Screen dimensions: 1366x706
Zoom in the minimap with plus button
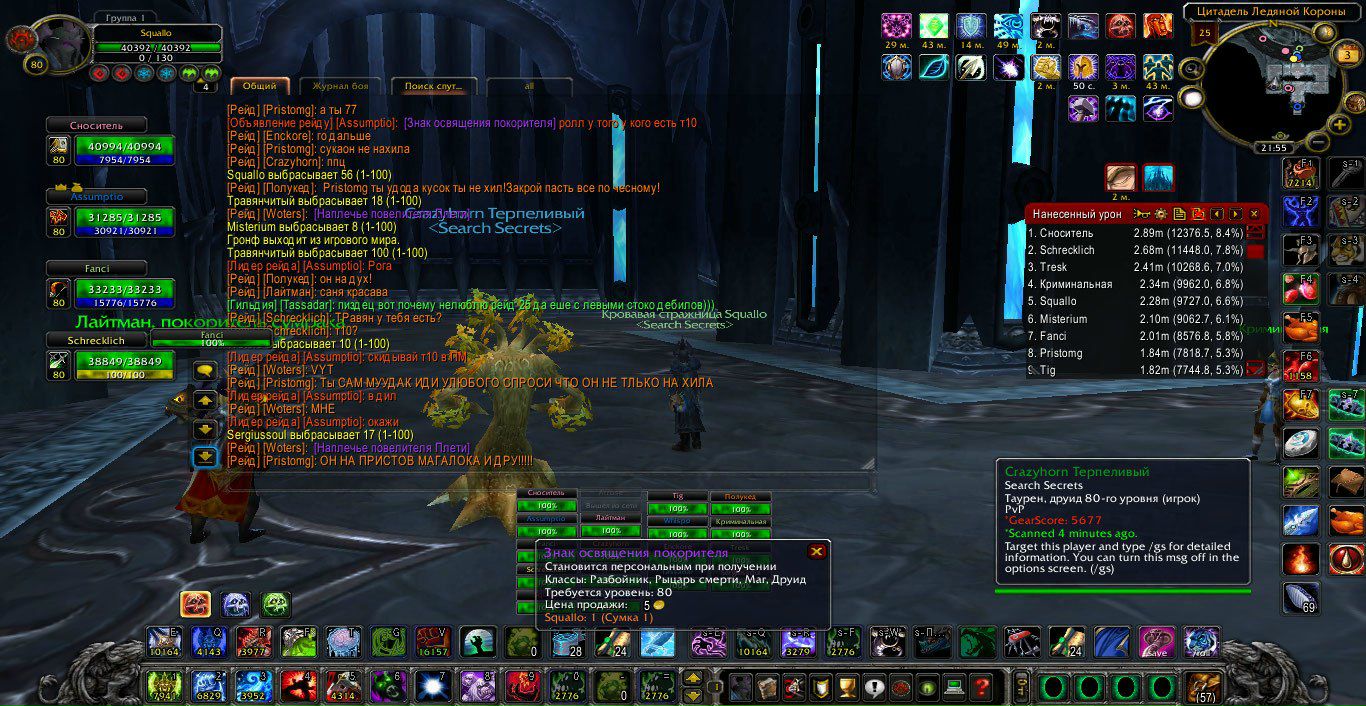tap(1340, 125)
